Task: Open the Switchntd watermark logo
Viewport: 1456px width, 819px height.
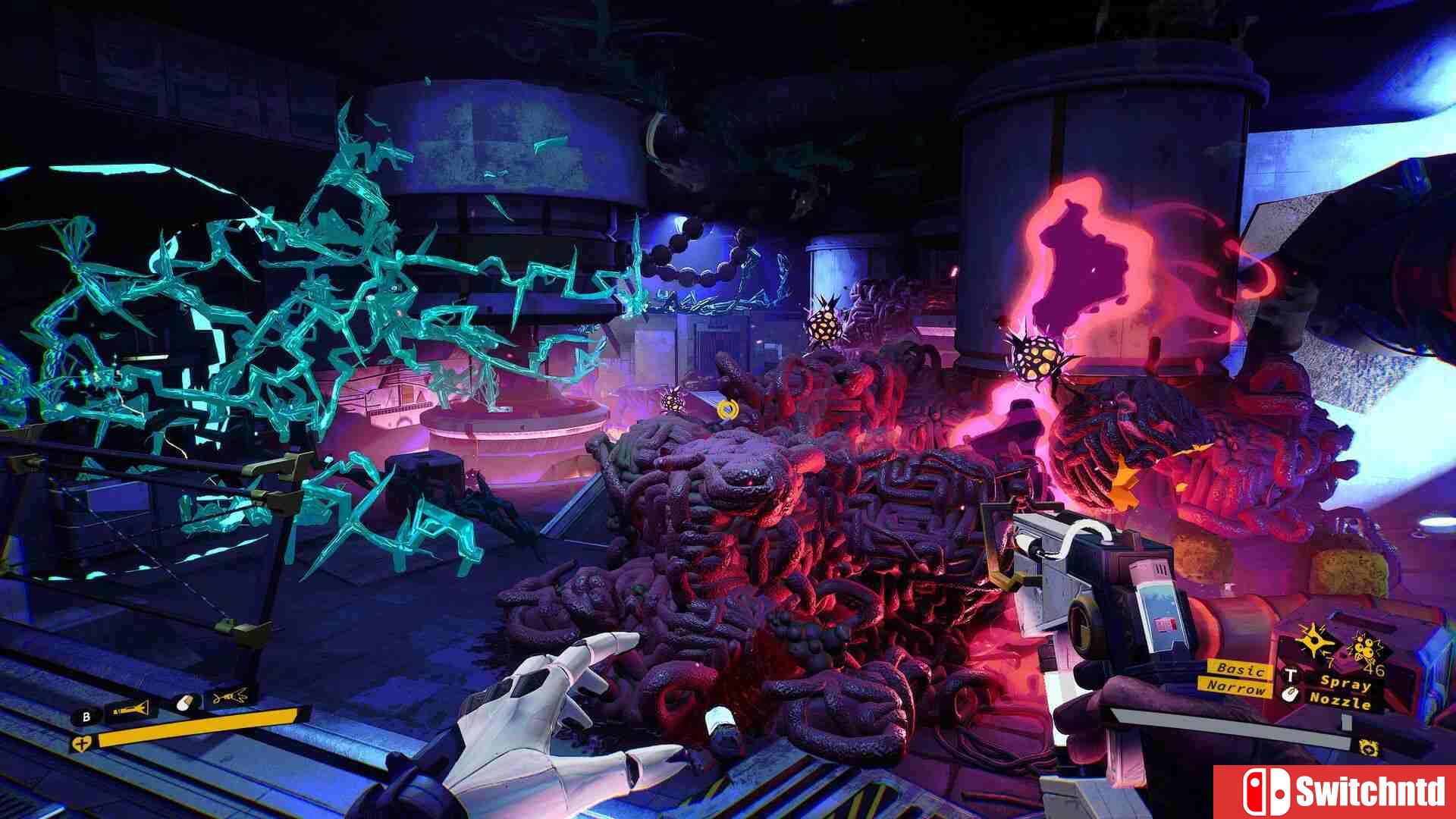Action: tap(1335, 792)
